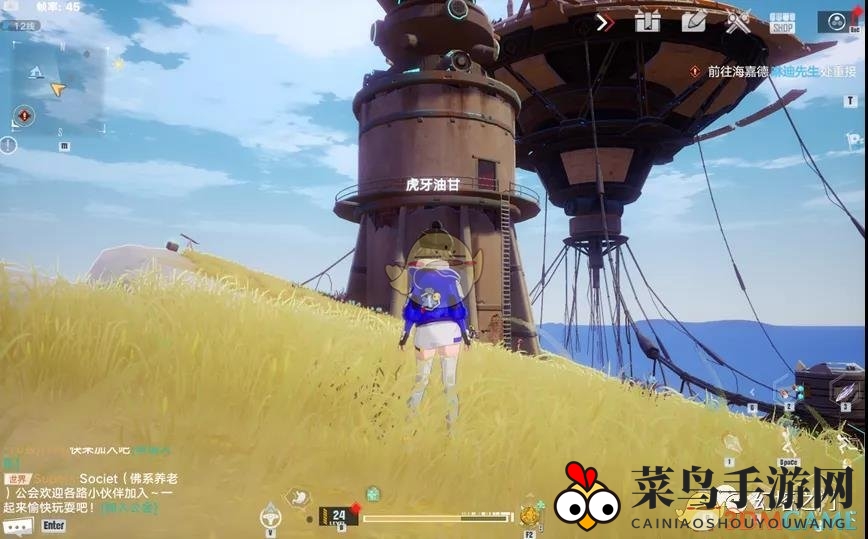Open the chat box at bottom left
The height and width of the screenshot is (539, 868).
[80, 497]
